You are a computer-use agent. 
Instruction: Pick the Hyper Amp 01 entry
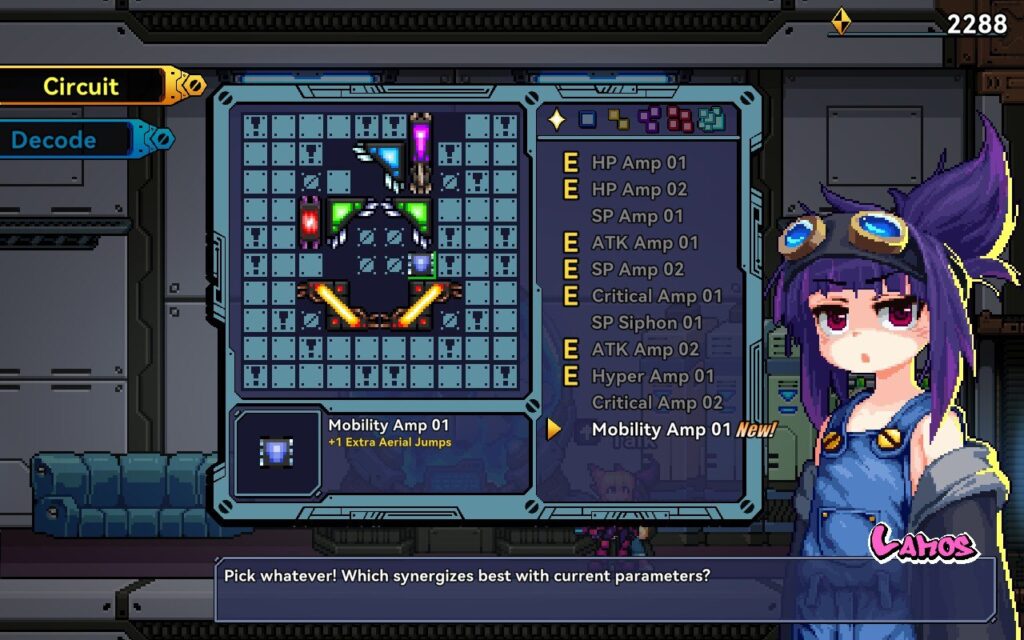click(652, 376)
